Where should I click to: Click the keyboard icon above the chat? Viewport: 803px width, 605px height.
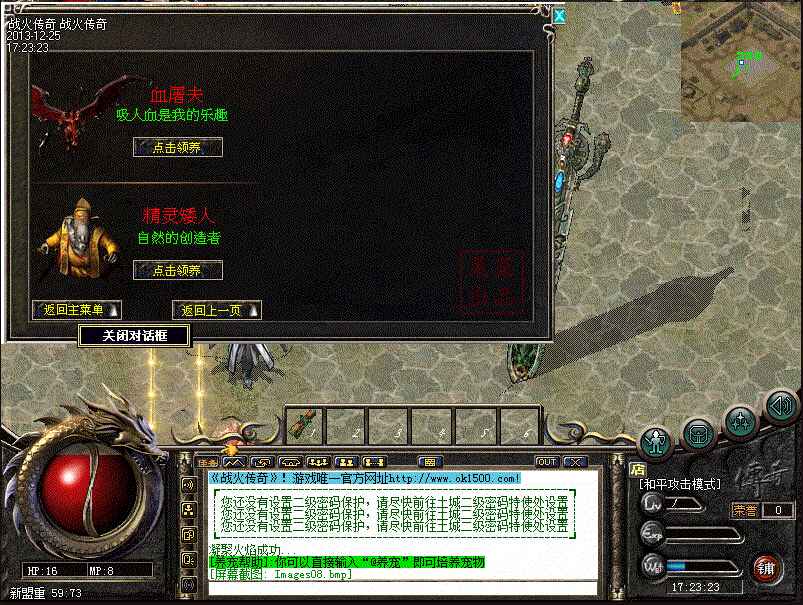tap(430, 462)
